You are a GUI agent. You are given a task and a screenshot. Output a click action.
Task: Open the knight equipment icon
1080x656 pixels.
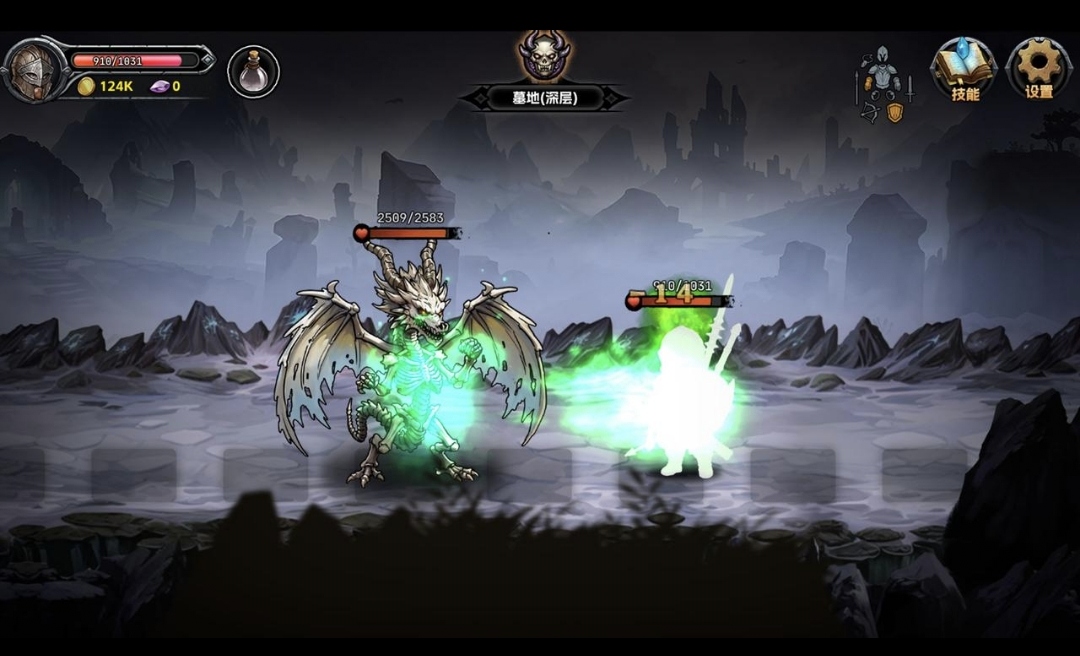[883, 82]
